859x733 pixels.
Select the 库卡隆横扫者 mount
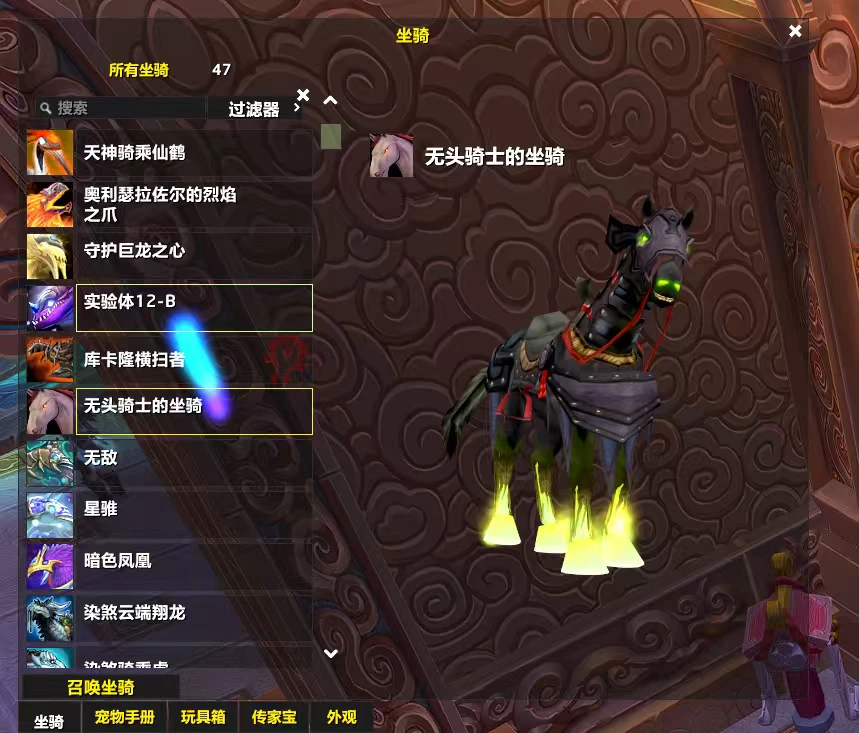click(x=170, y=360)
